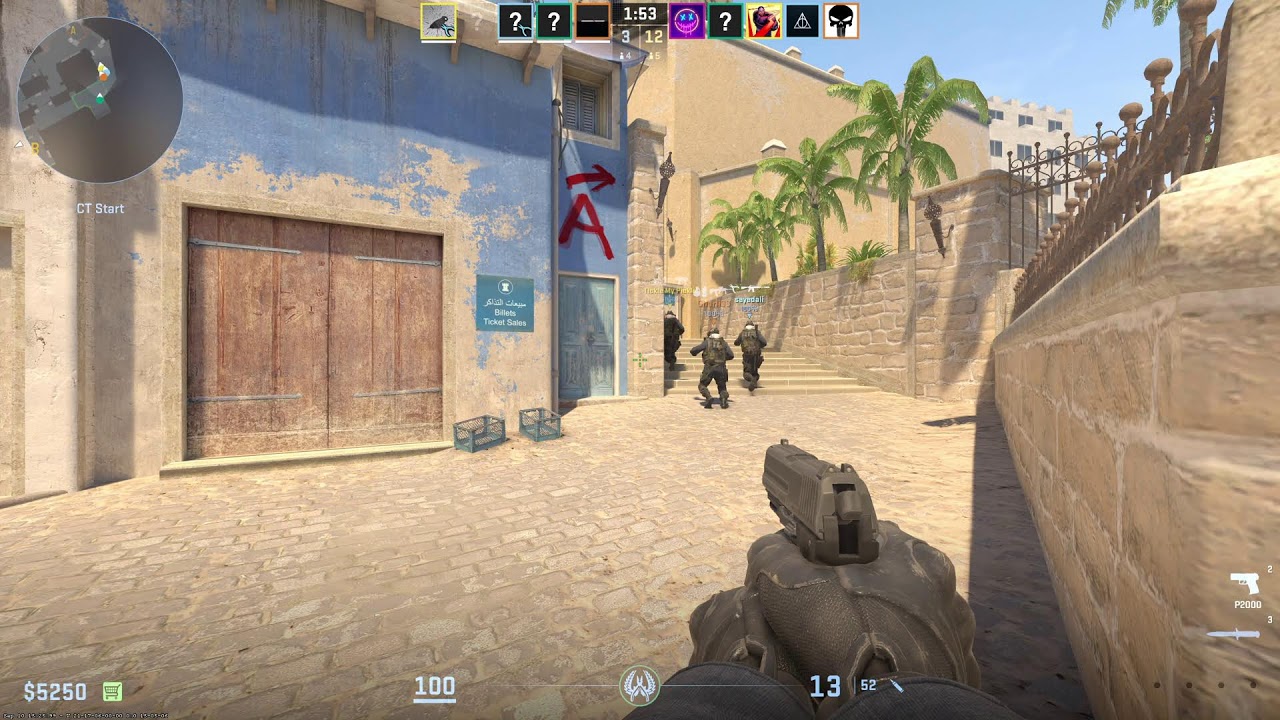This screenshot has width=1280, height=720.
Task: Click the CT Start label under minimap
Action: tap(98, 208)
